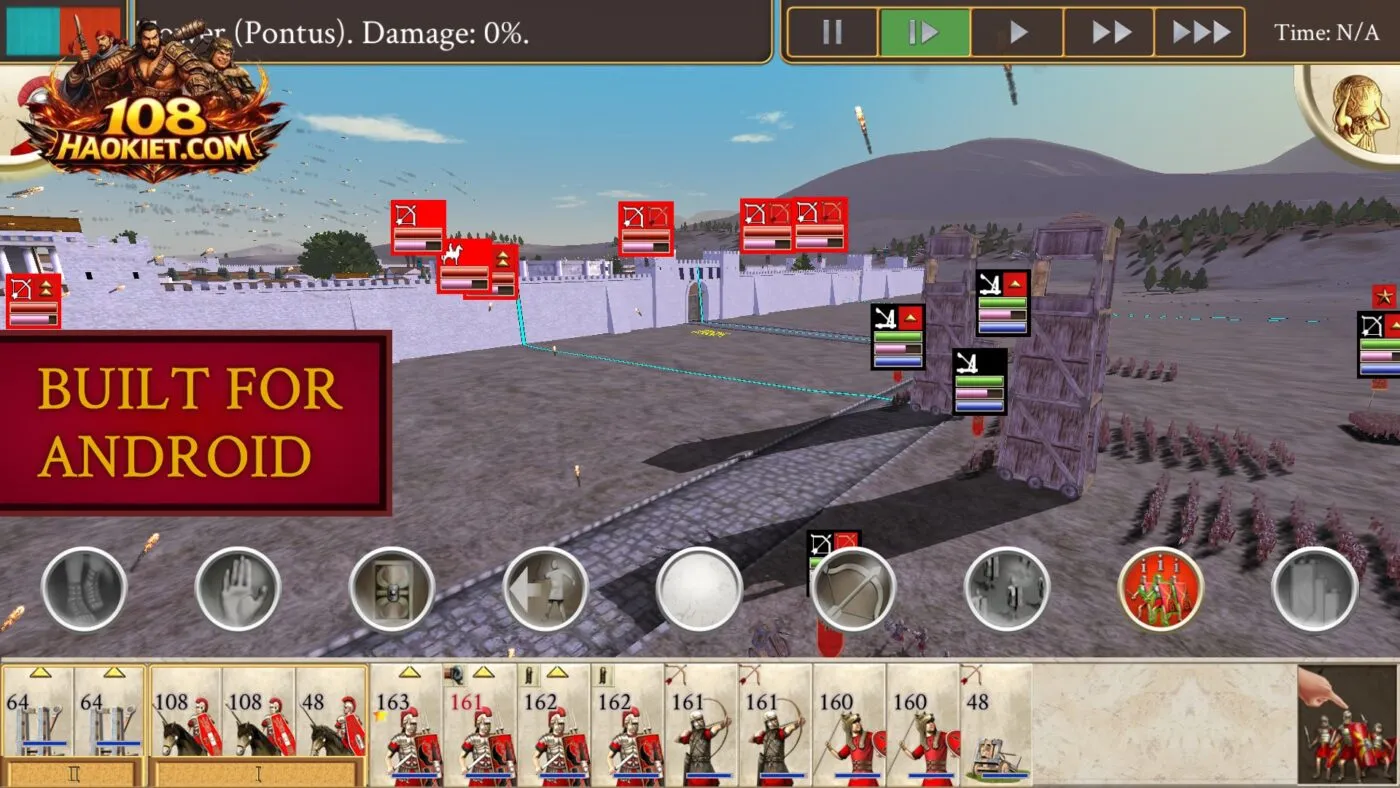Enable fire-at-will with the bow icon

[855, 592]
